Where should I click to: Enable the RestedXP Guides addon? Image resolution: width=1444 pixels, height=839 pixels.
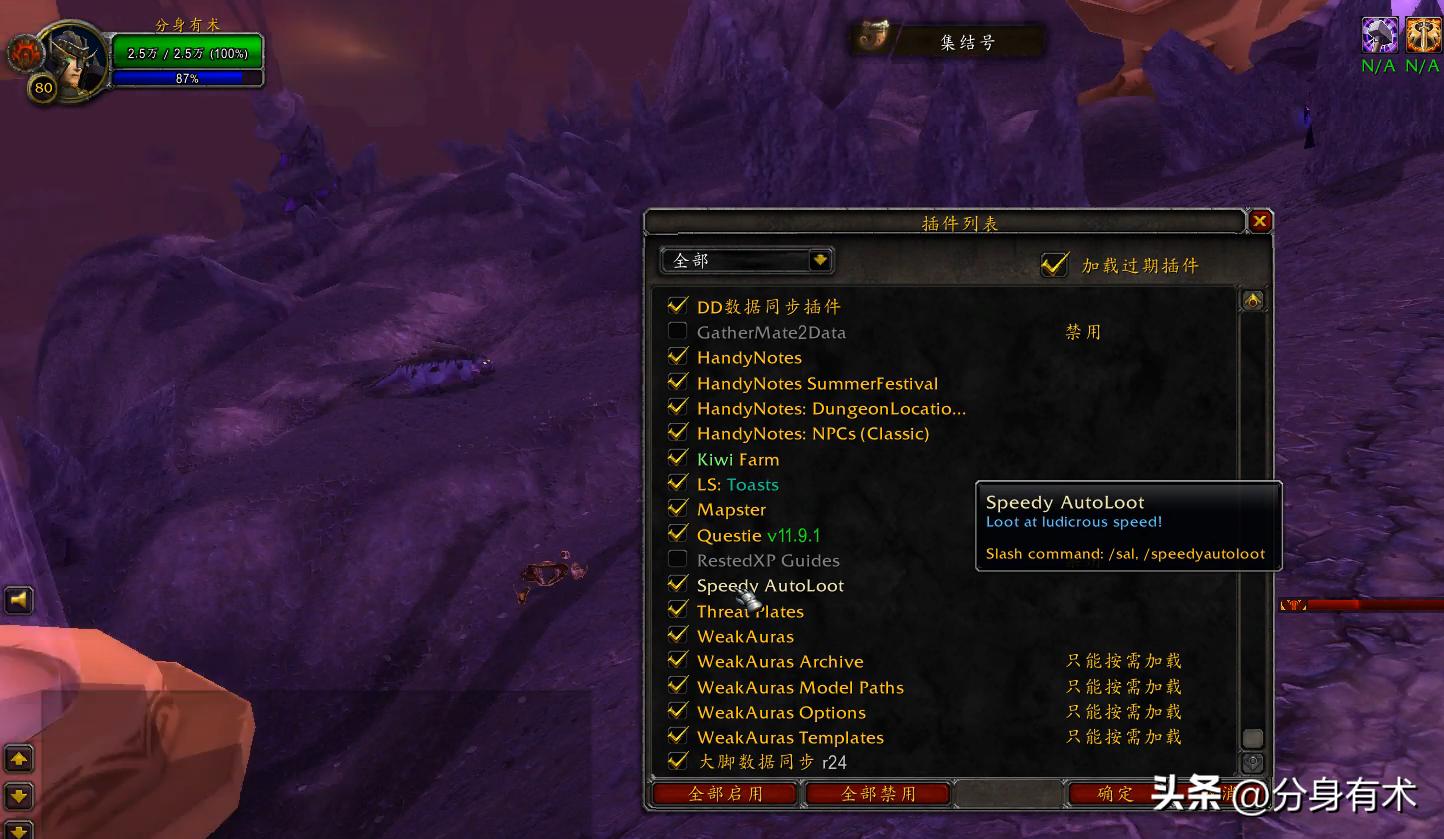pyautogui.click(x=678, y=560)
